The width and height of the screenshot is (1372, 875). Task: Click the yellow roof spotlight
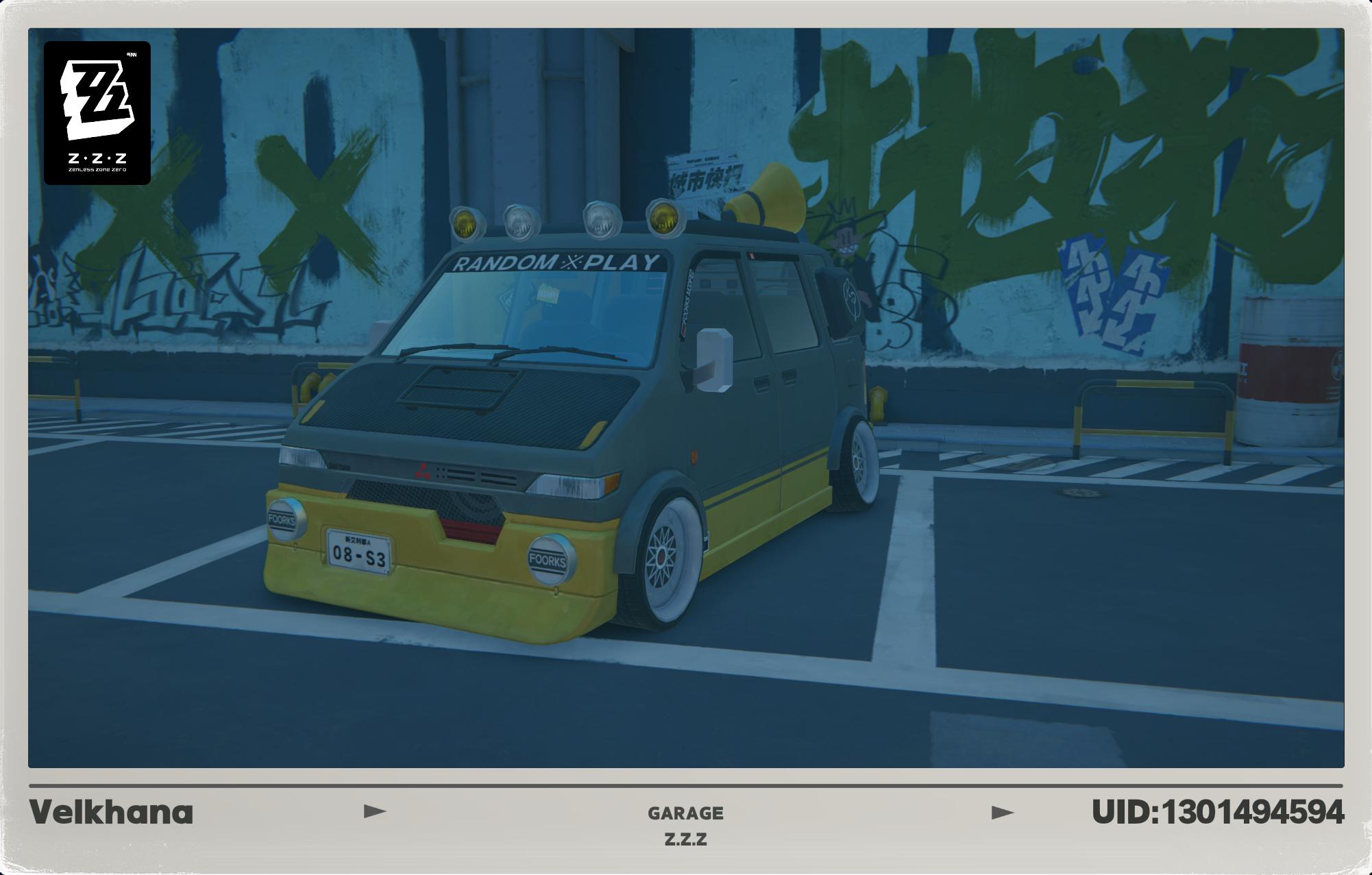click(x=465, y=222)
